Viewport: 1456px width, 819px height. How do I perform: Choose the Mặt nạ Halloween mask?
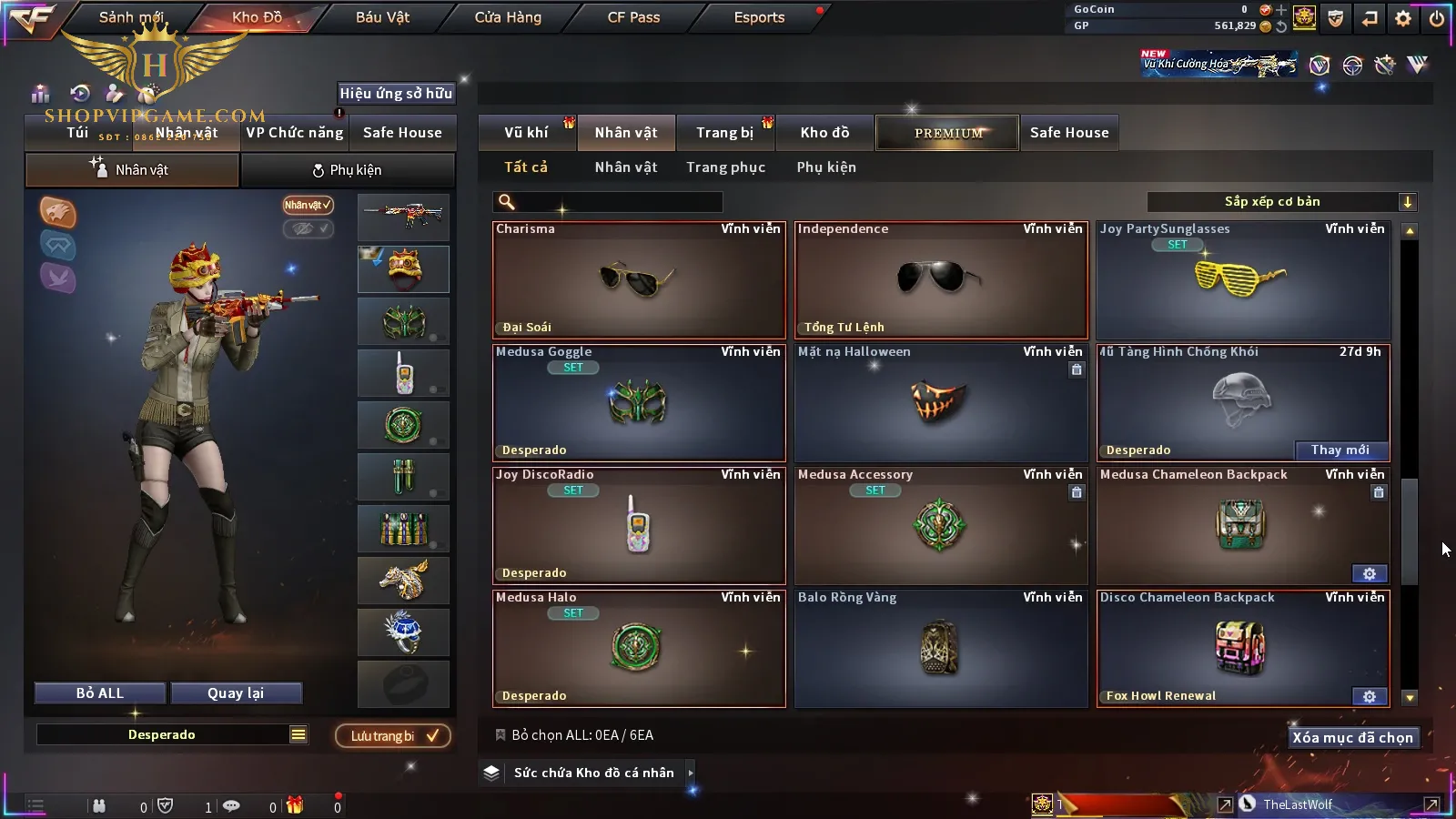coord(941,403)
